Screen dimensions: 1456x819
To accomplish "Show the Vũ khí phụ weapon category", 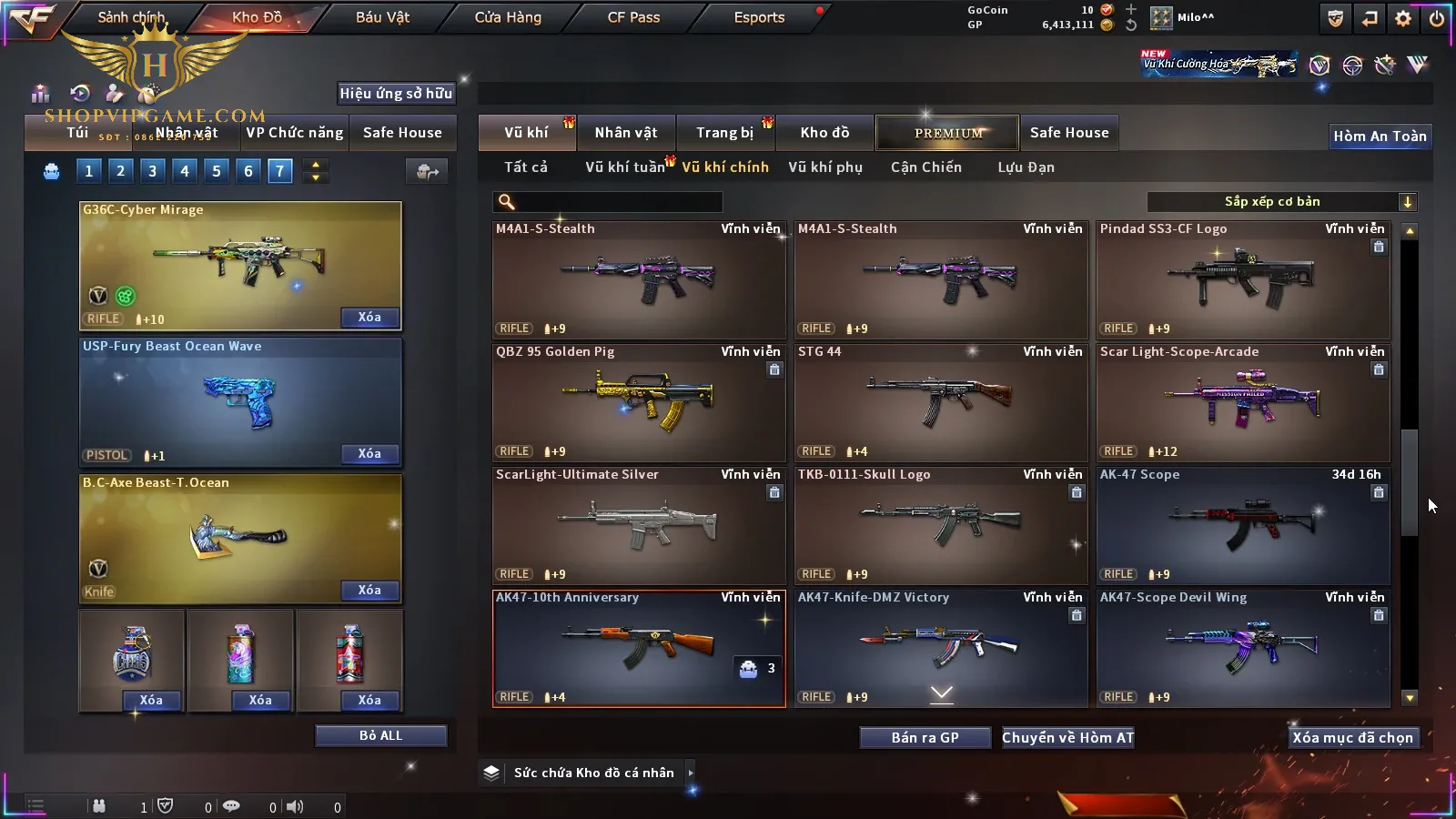I will 825,167.
